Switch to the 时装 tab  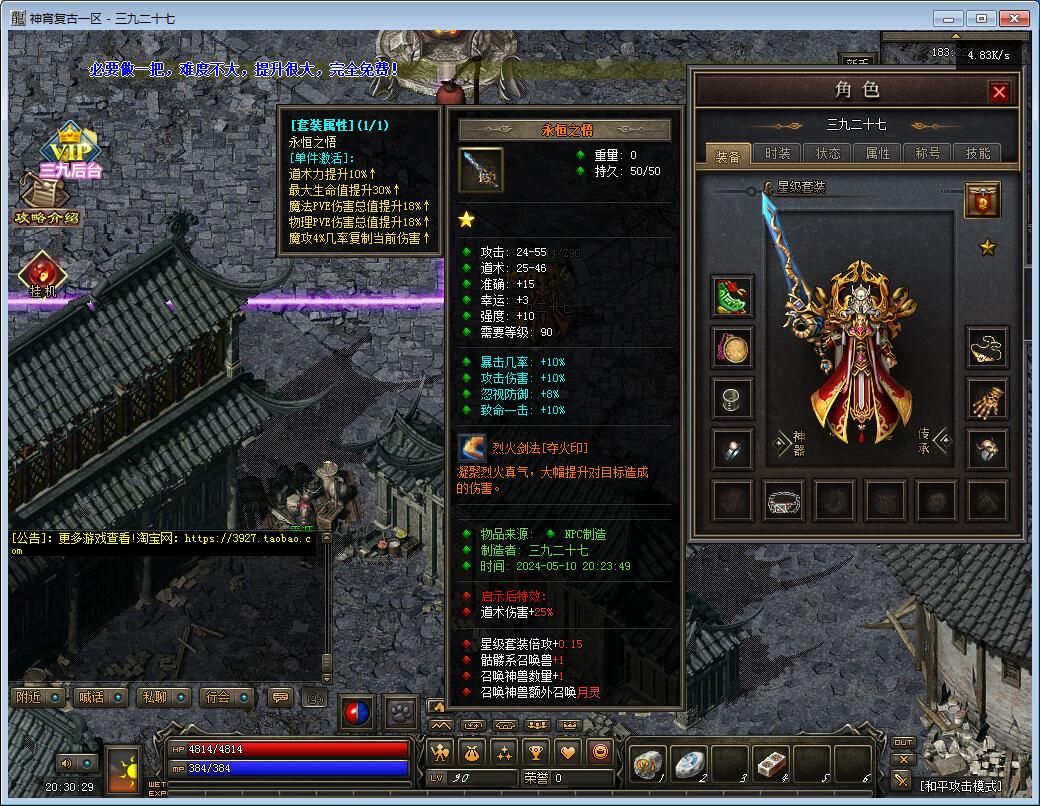777,154
